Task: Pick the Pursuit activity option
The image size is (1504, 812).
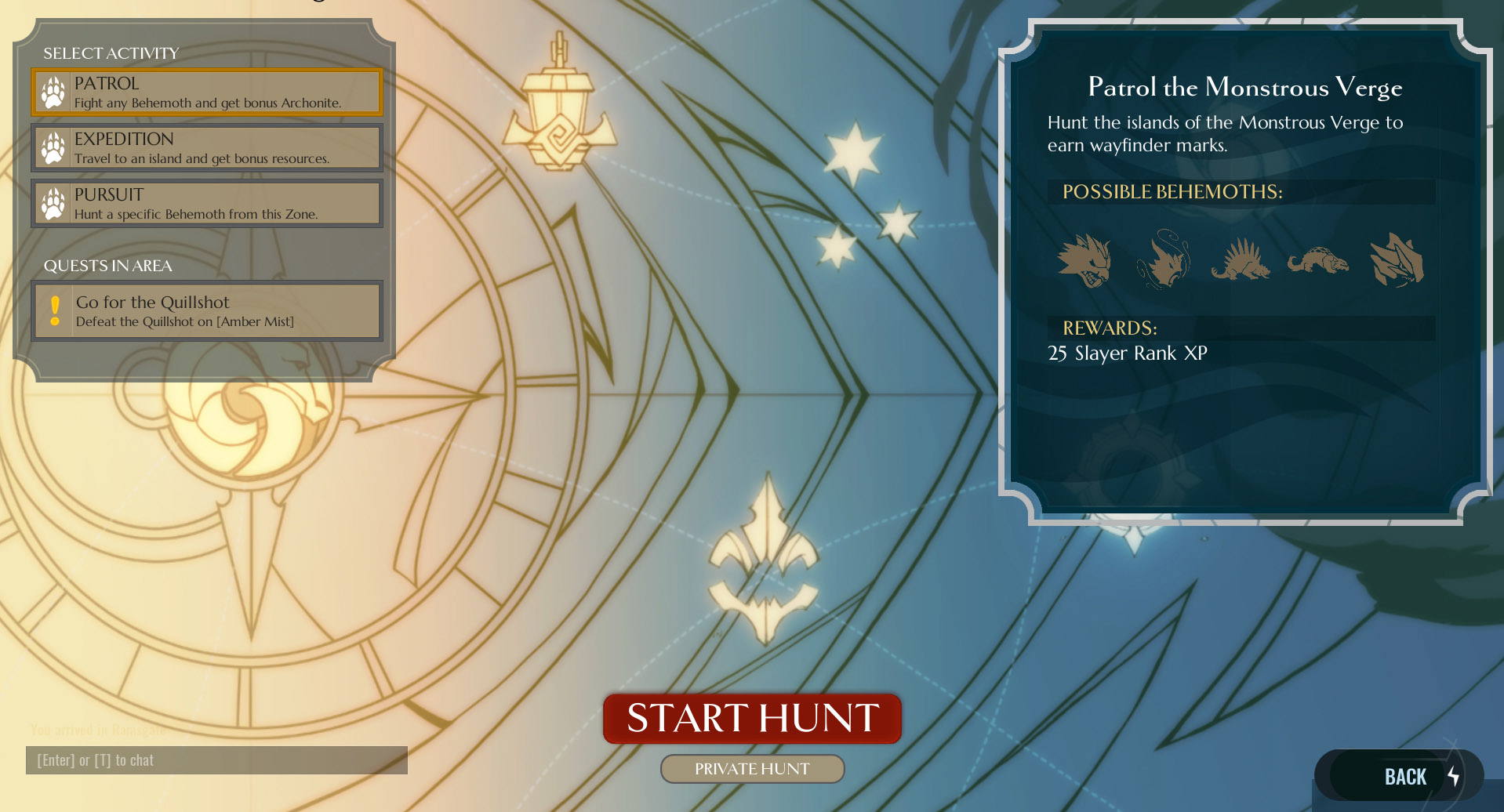Action: coord(207,204)
